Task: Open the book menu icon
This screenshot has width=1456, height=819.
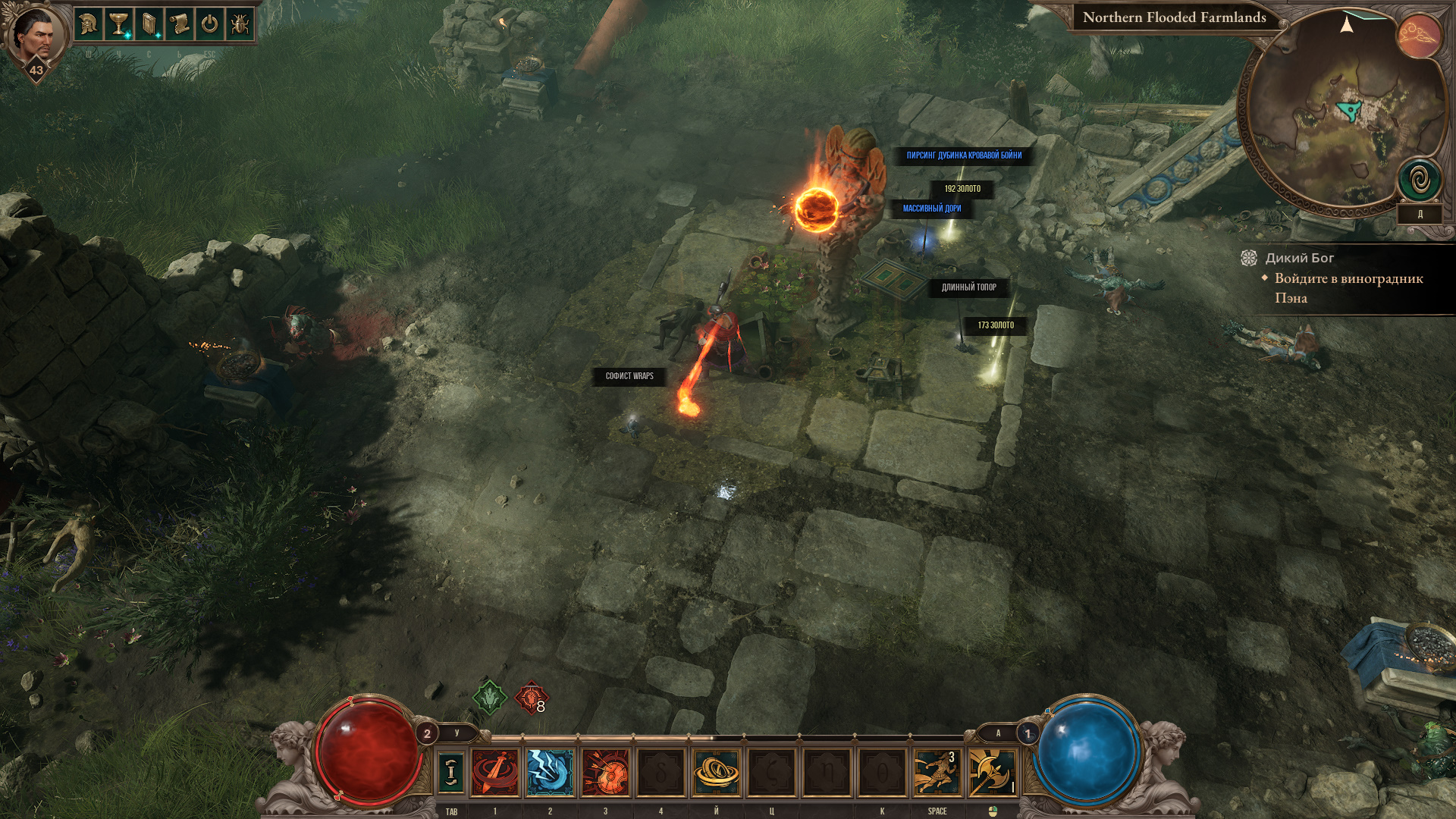Action: [x=149, y=24]
